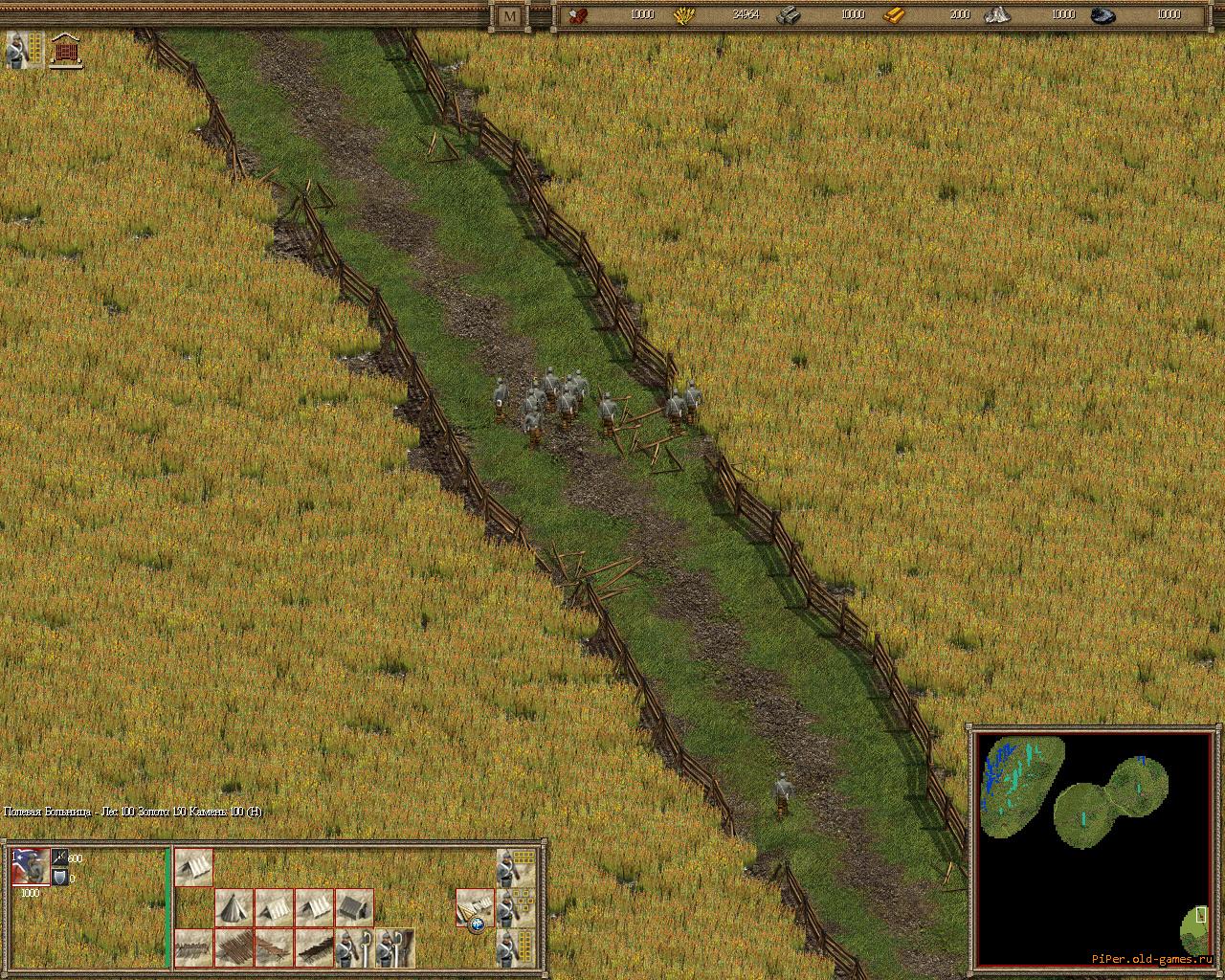Choose the dark grey cabin tent build icon
1225x980 pixels.
coord(354,907)
